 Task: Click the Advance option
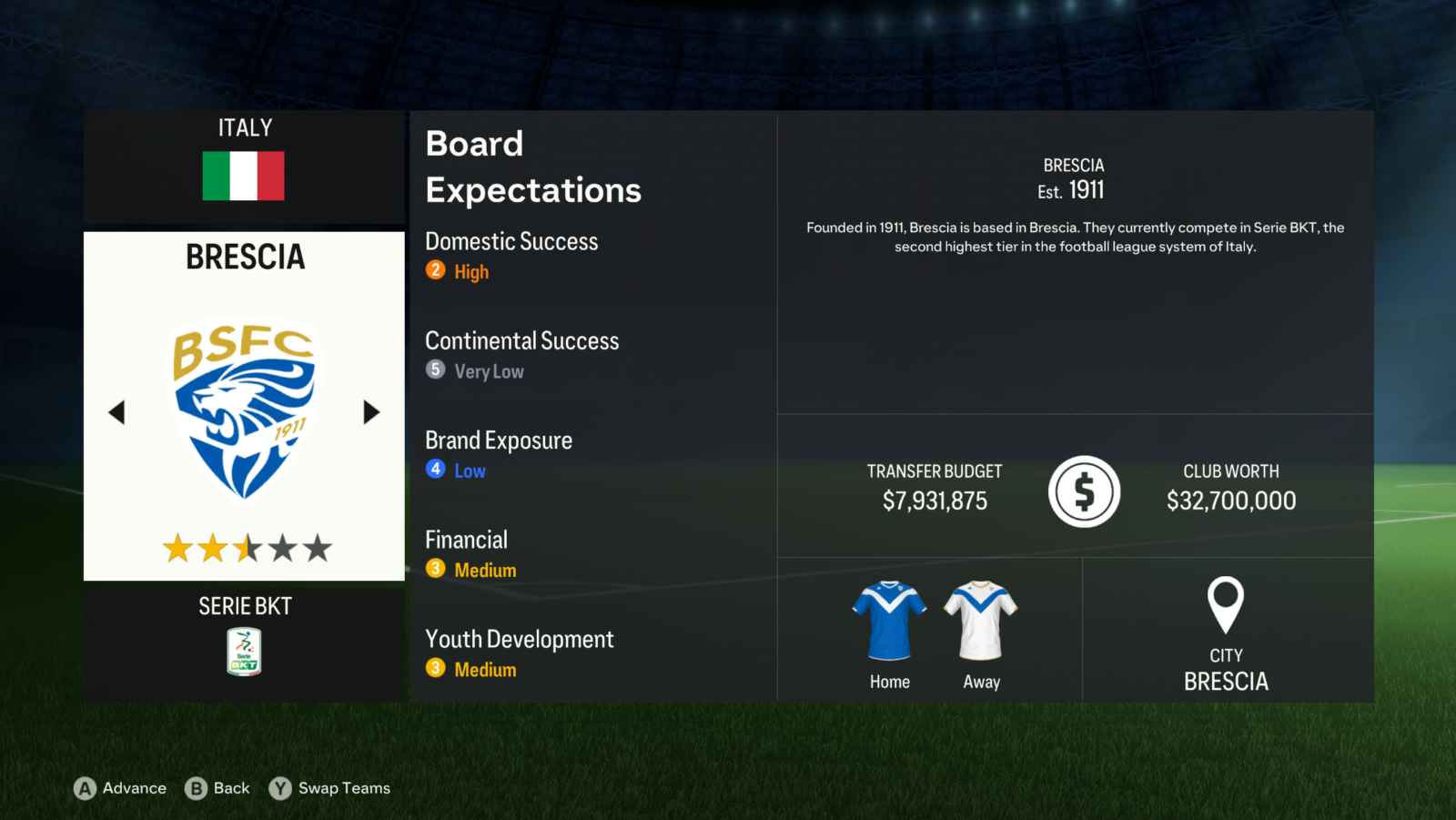(x=121, y=788)
